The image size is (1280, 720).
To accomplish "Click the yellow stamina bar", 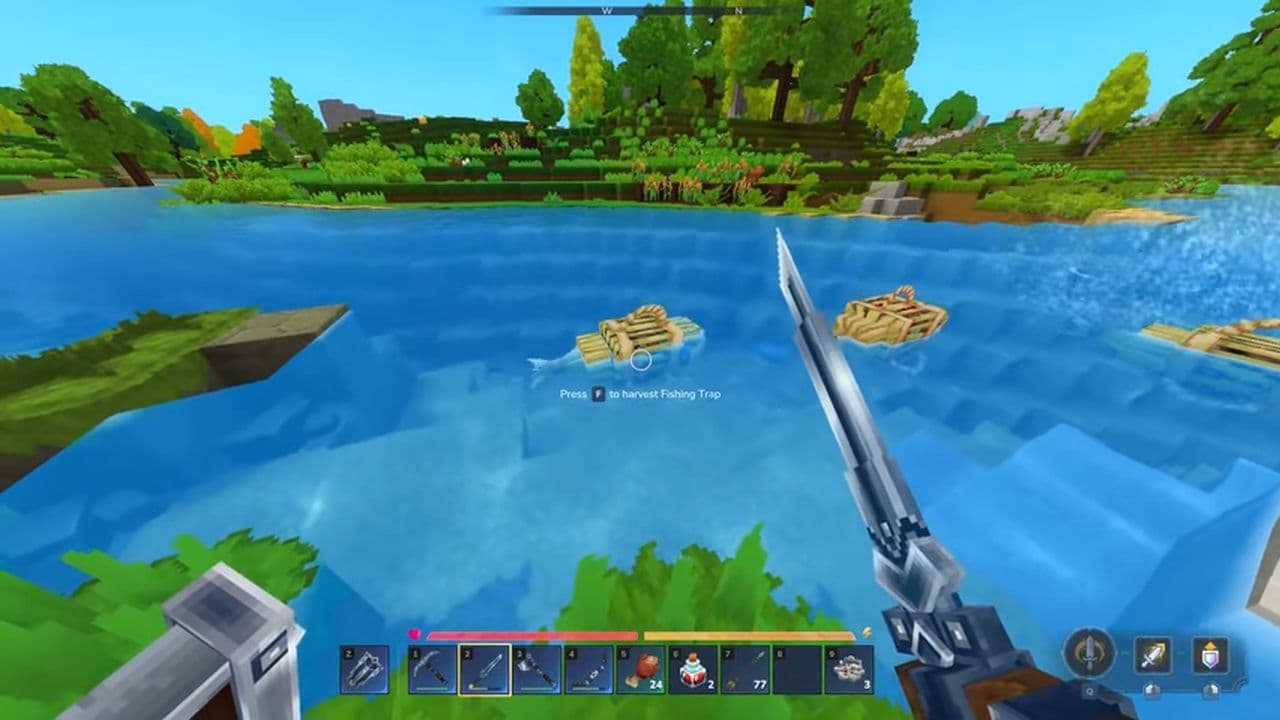I will (748, 636).
